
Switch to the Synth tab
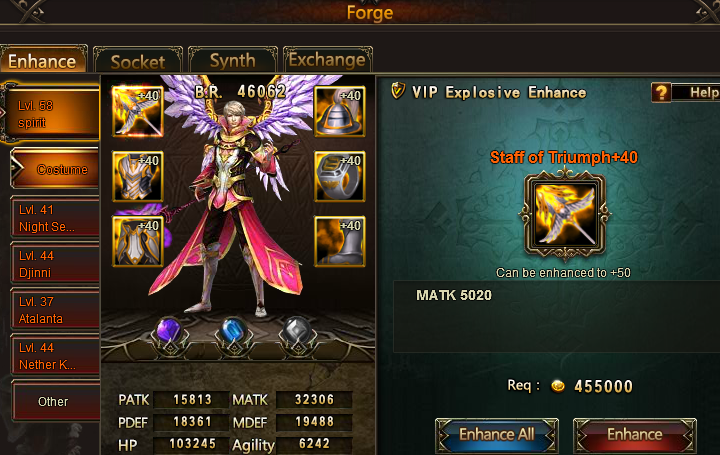pos(232,60)
